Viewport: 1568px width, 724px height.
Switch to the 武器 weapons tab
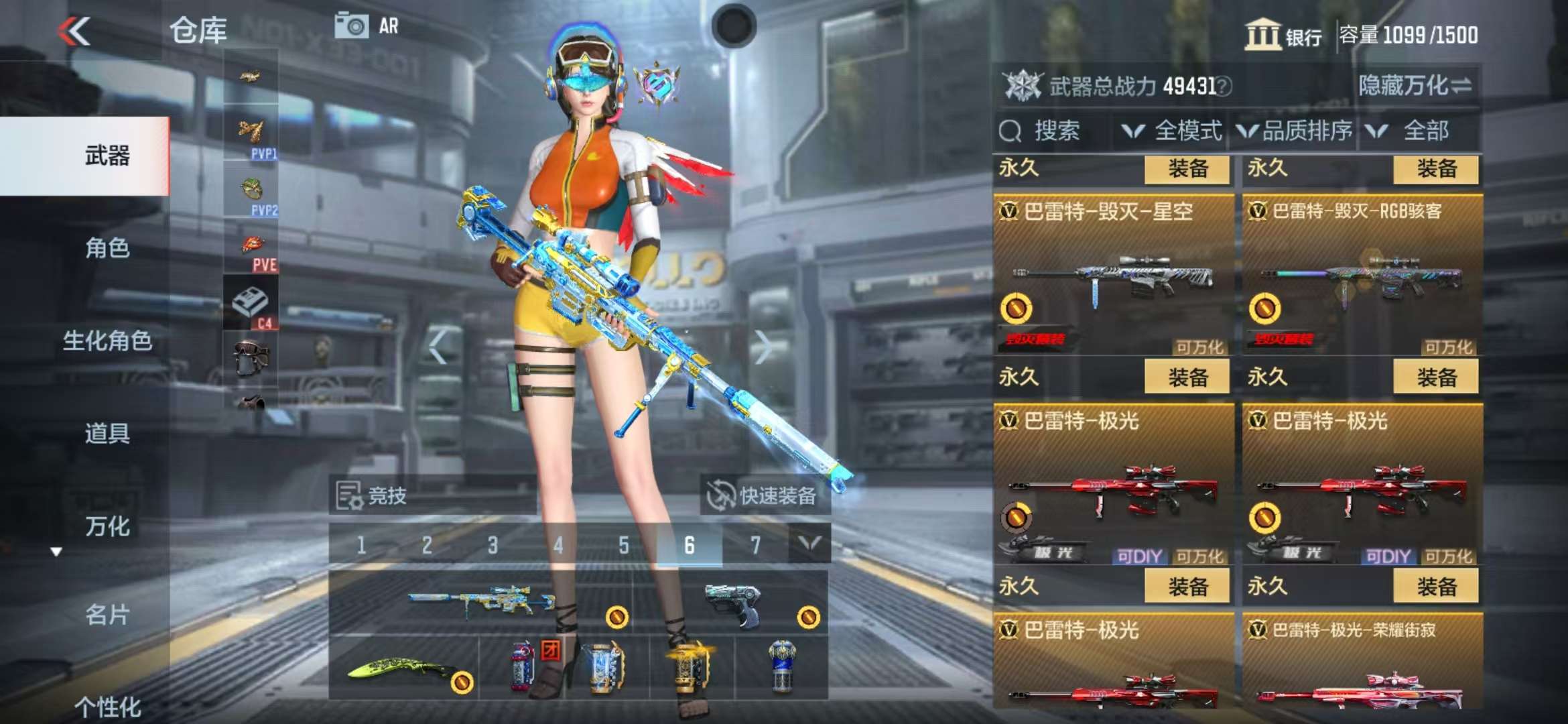[x=107, y=156]
